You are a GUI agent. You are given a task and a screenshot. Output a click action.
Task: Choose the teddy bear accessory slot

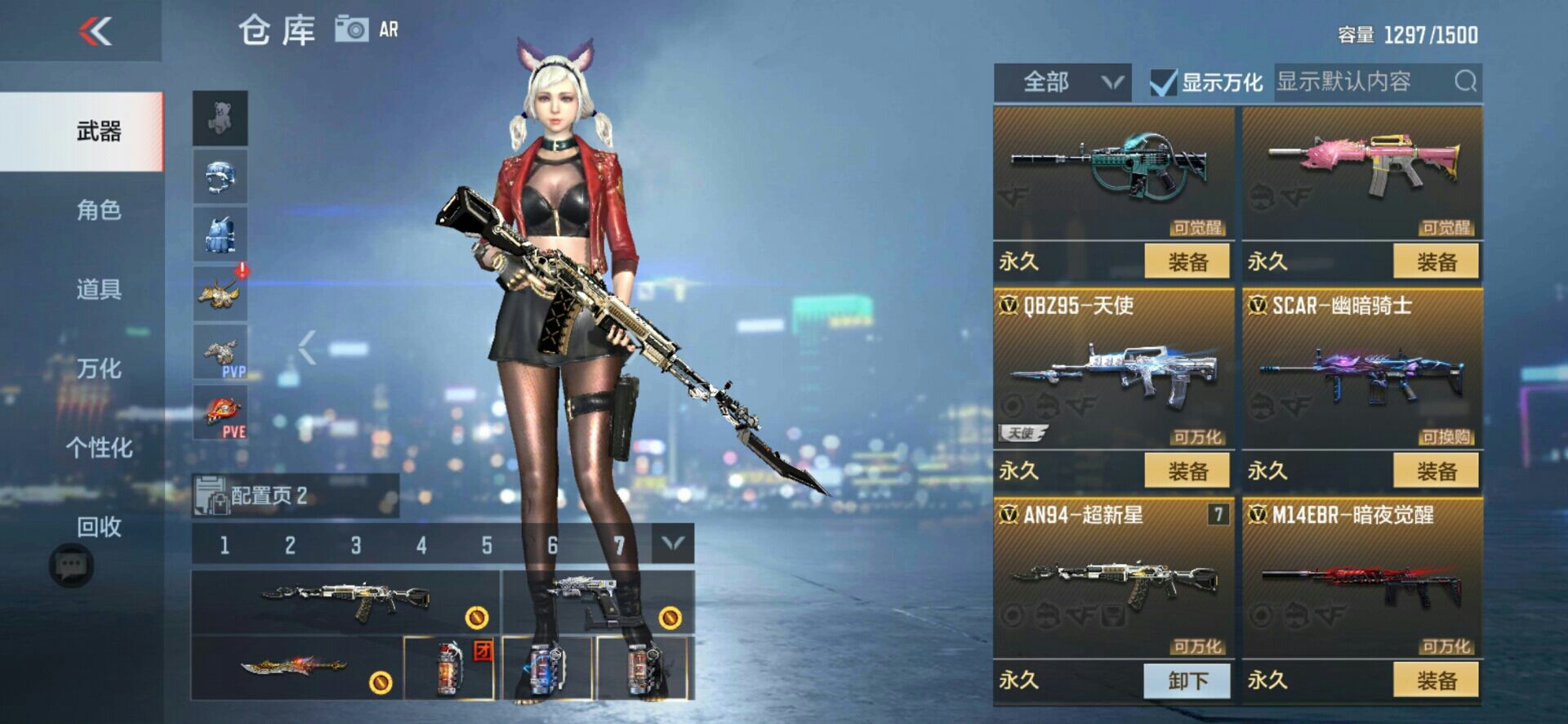[x=220, y=118]
